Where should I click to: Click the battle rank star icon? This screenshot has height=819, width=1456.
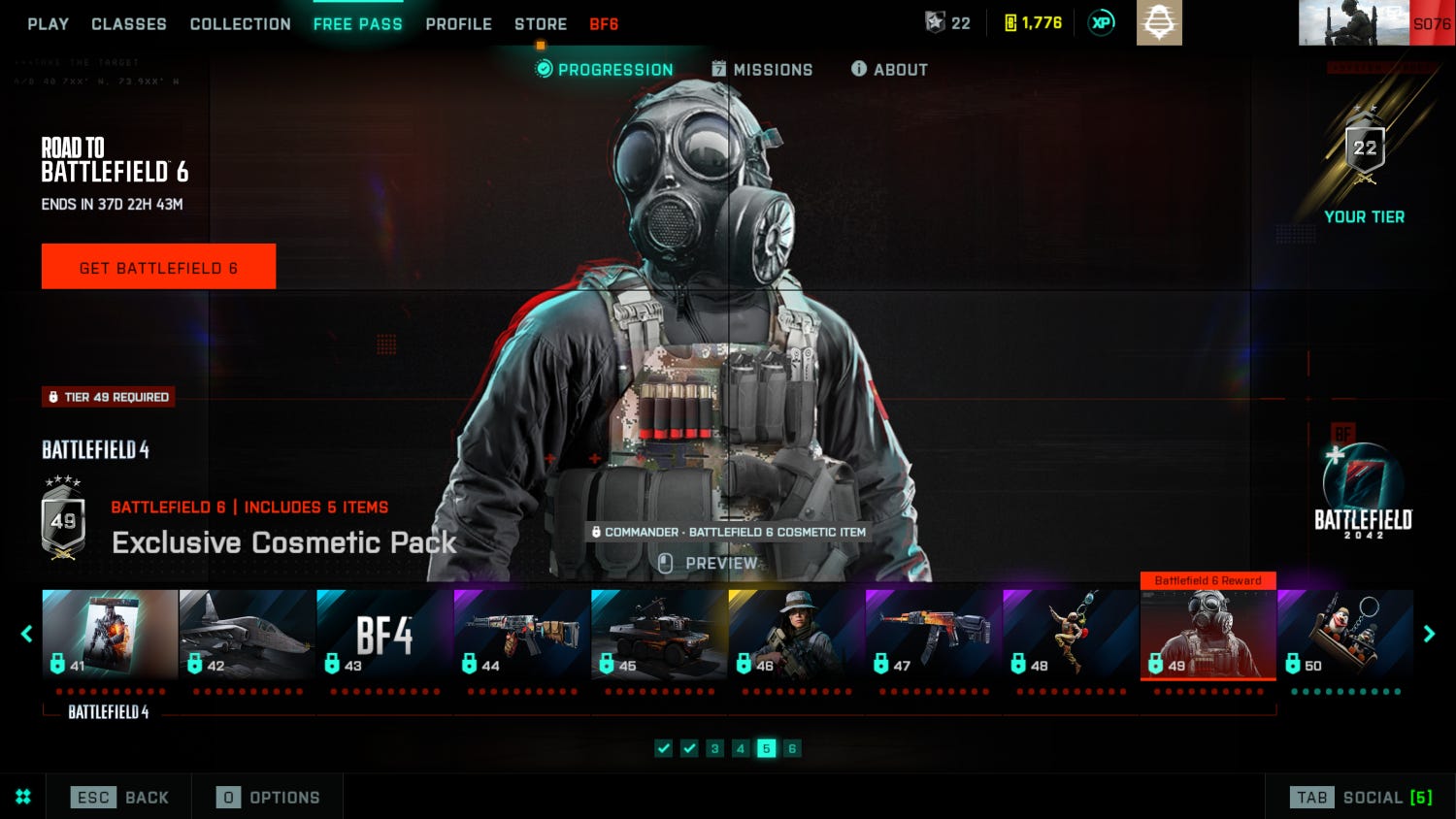(935, 23)
